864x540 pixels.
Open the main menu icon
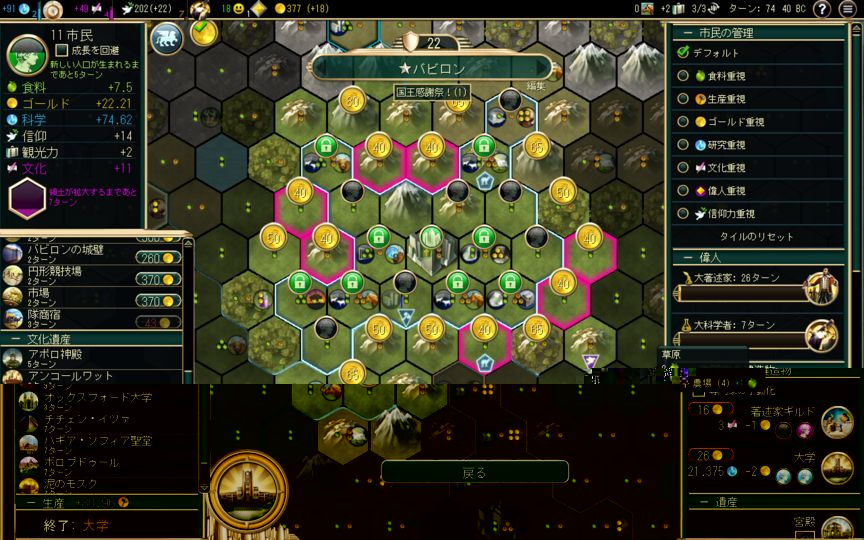[849, 9]
